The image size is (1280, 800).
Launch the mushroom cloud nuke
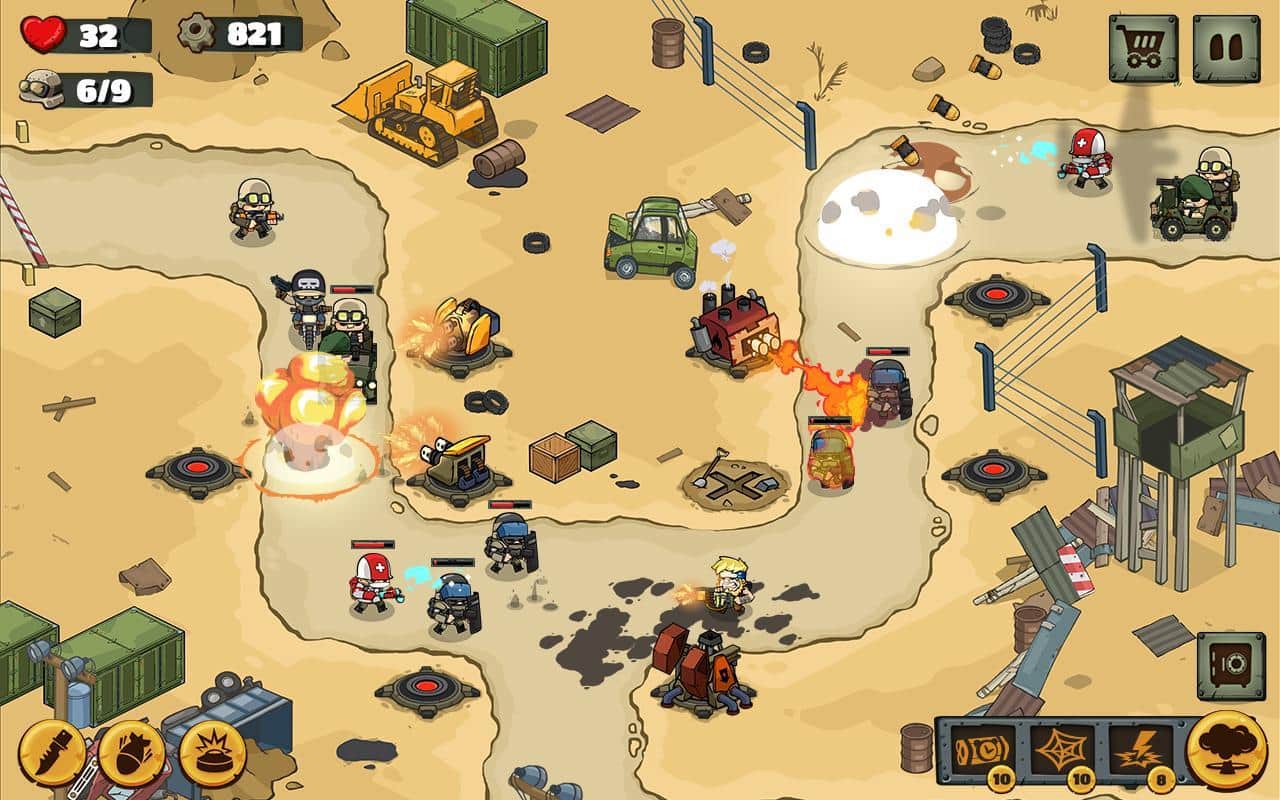pos(1226,748)
